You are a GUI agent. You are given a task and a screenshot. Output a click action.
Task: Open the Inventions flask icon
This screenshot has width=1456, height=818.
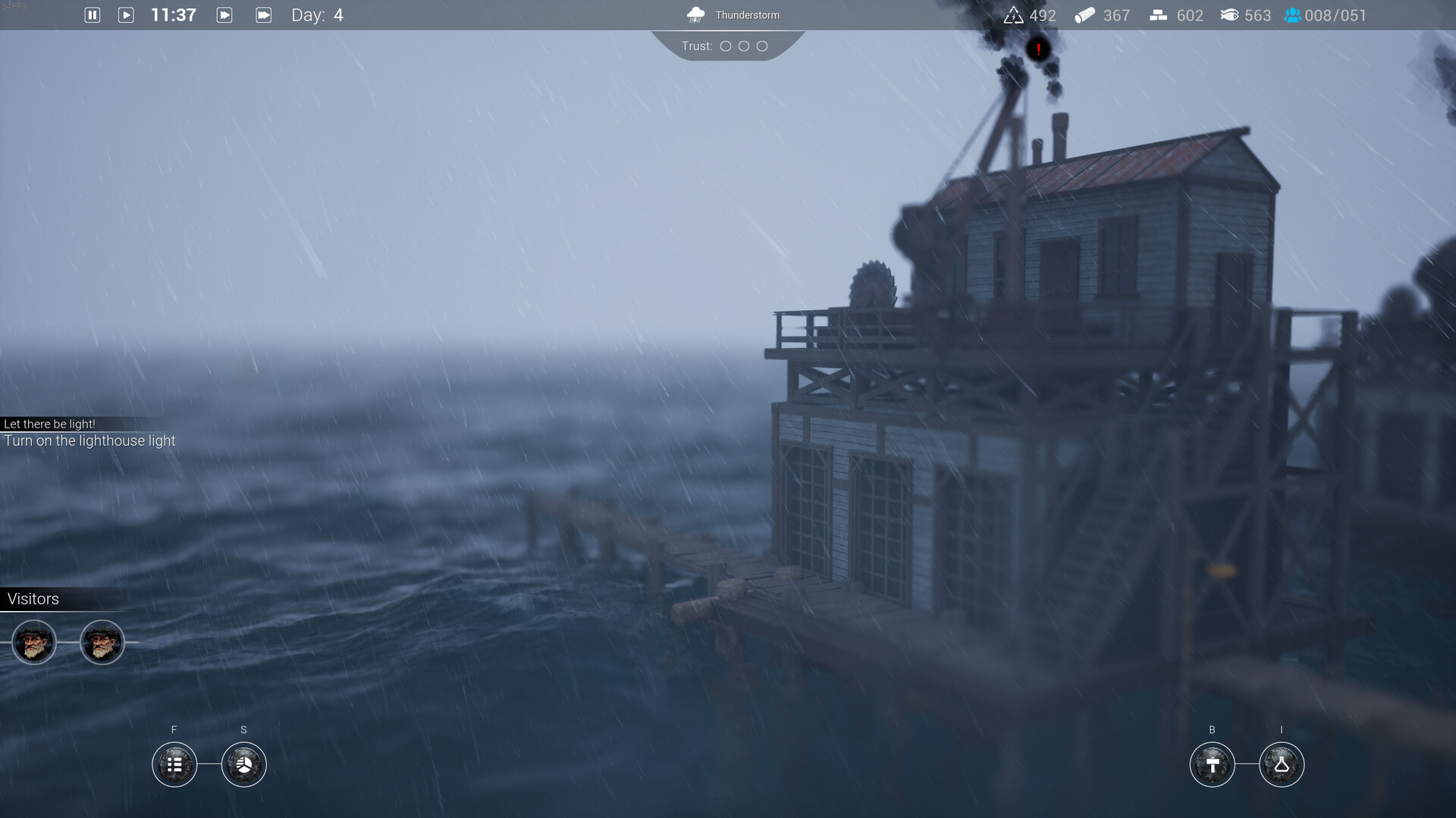click(1282, 764)
